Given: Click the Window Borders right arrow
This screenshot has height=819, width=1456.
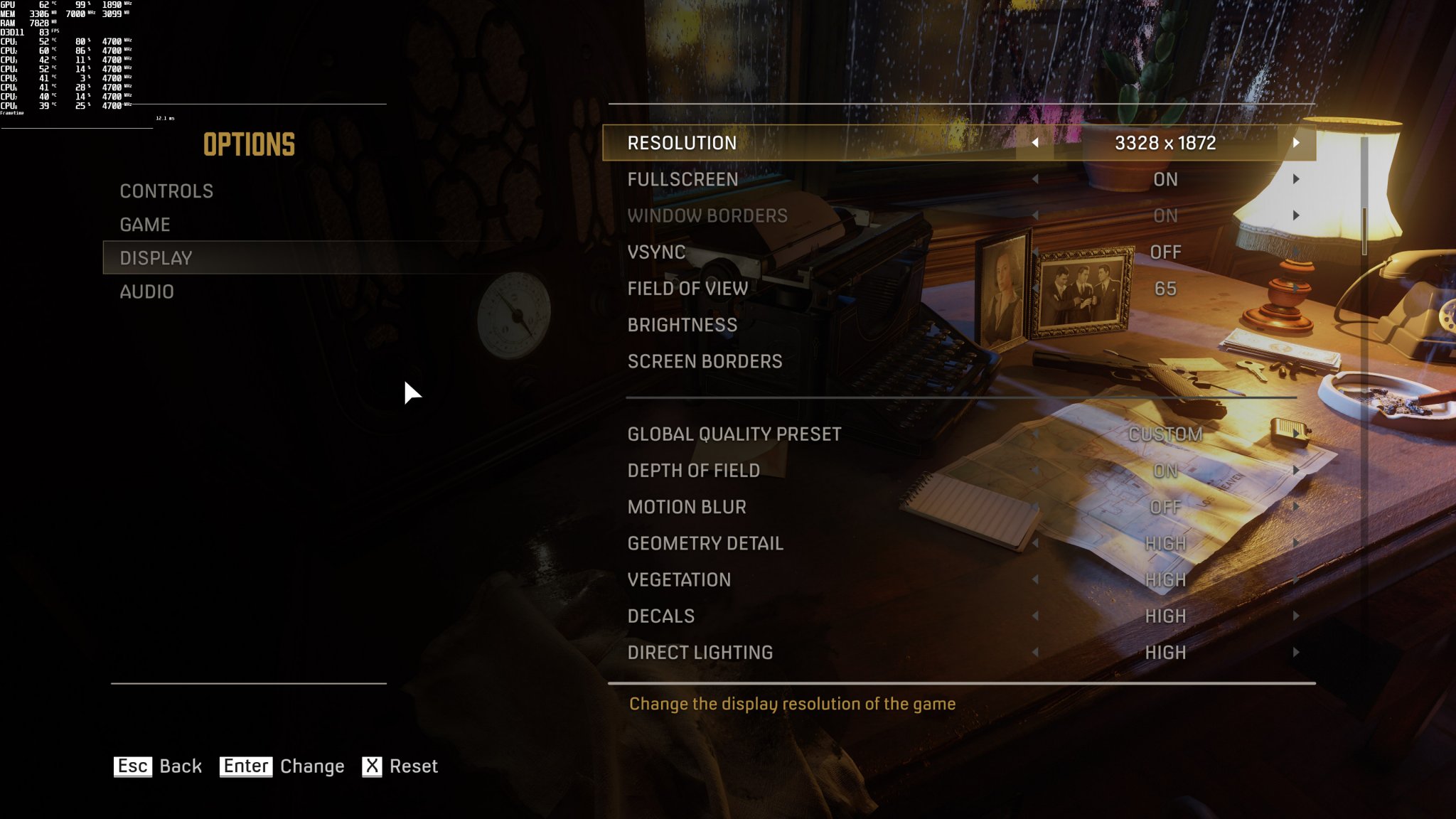Looking at the screenshot, I should tap(1297, 216).
